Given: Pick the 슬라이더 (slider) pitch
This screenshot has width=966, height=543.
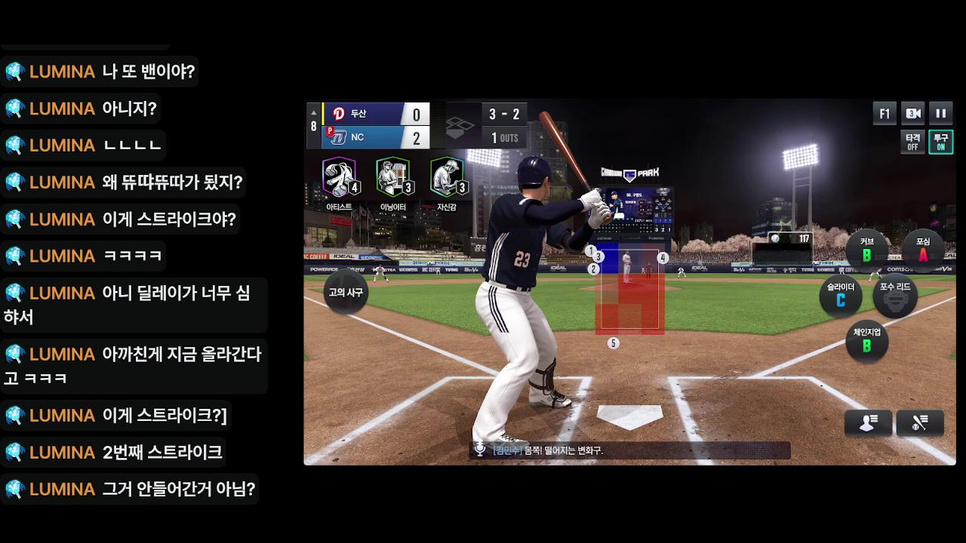Looking at the screenshot, I should pyautogui.click(x=841, y=295).
